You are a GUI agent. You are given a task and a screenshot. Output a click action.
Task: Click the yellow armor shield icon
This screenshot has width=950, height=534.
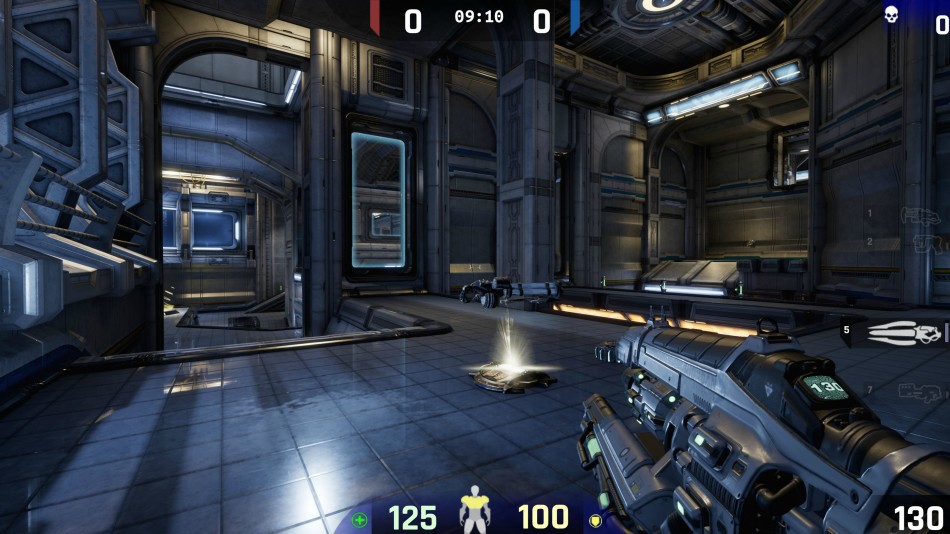(x=595, y=520)
